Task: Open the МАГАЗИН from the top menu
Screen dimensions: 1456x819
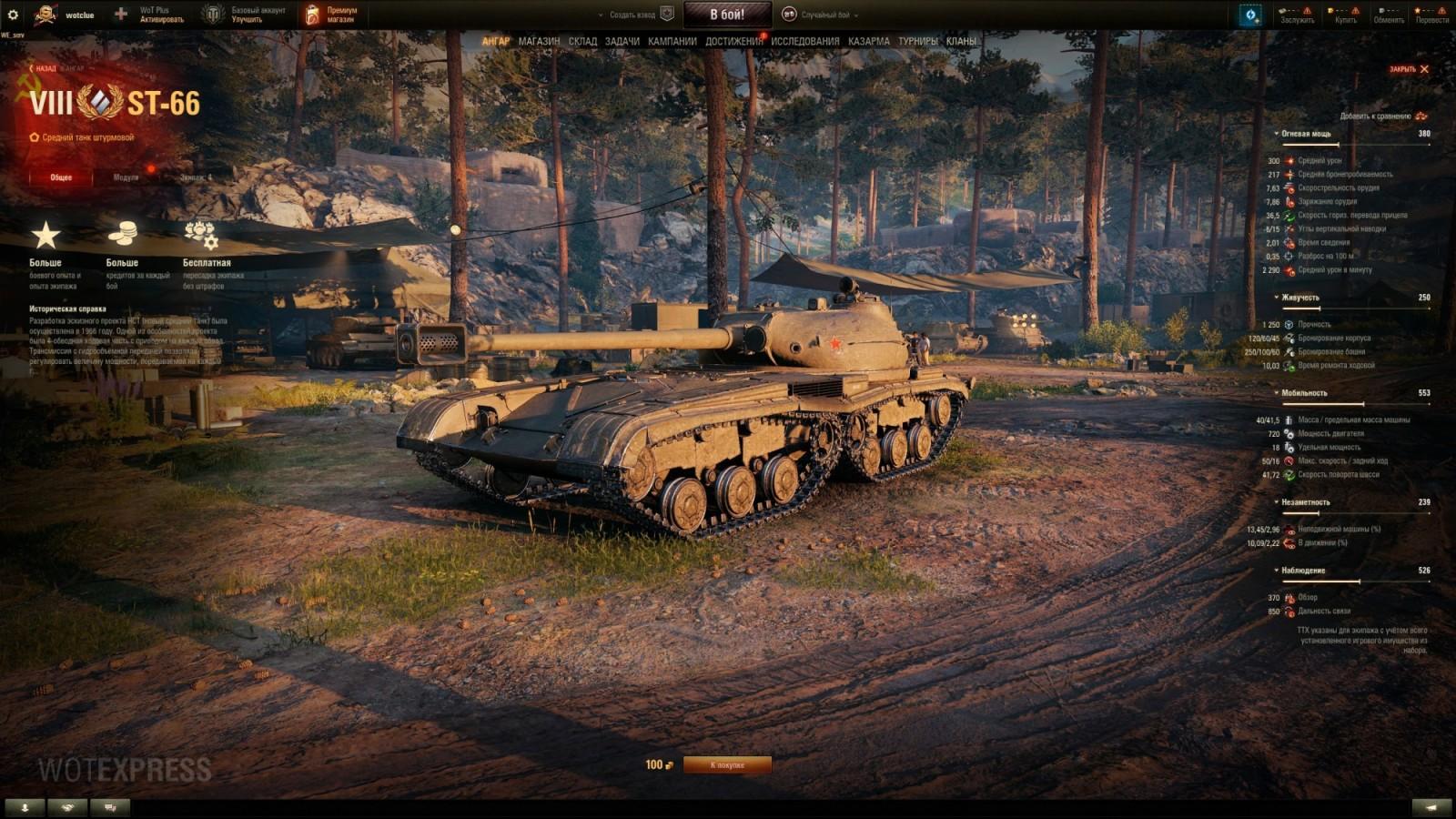Action: (x=538, y=41)
